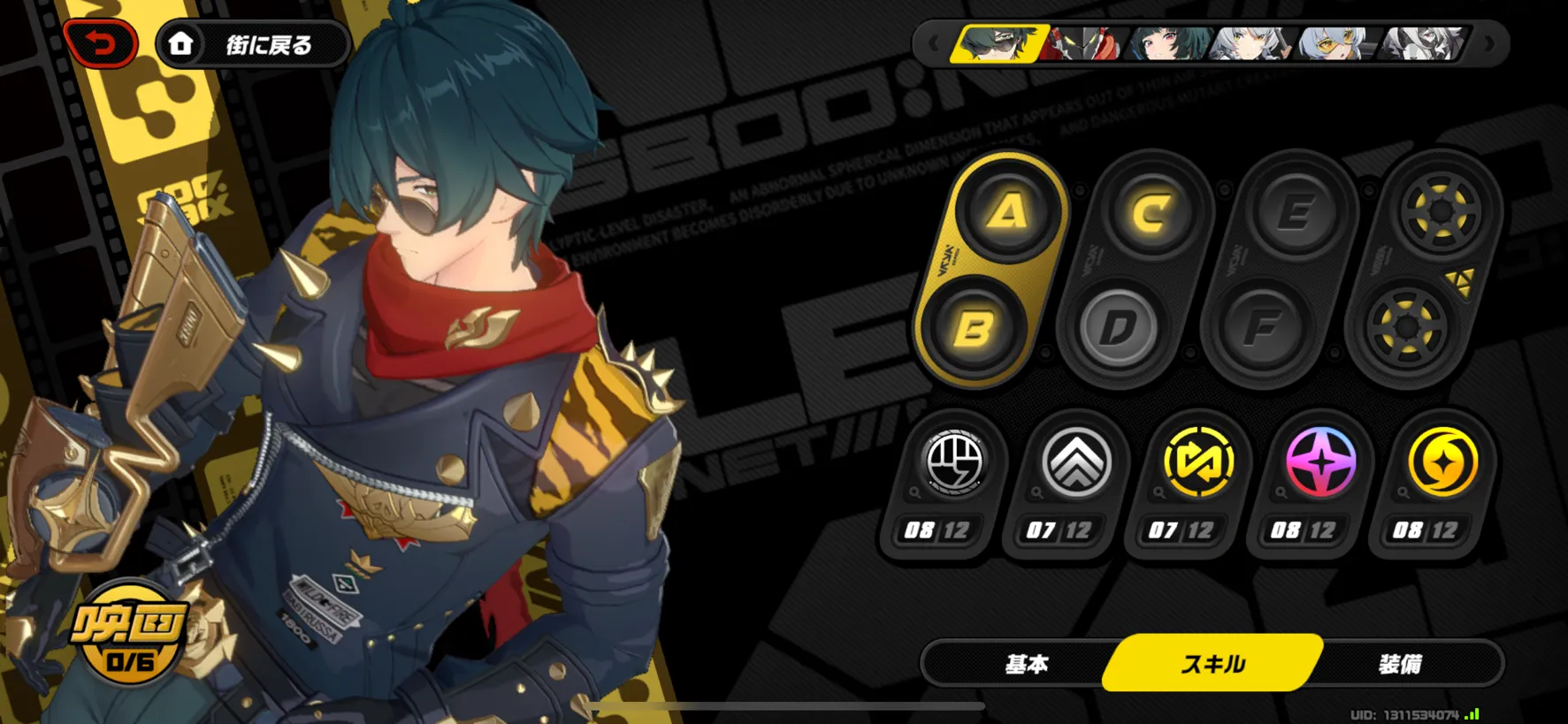Viewport: 1568px width, 724px height.
Task: Choose the locked core skill F node
Action: [x=1262, y=329]
